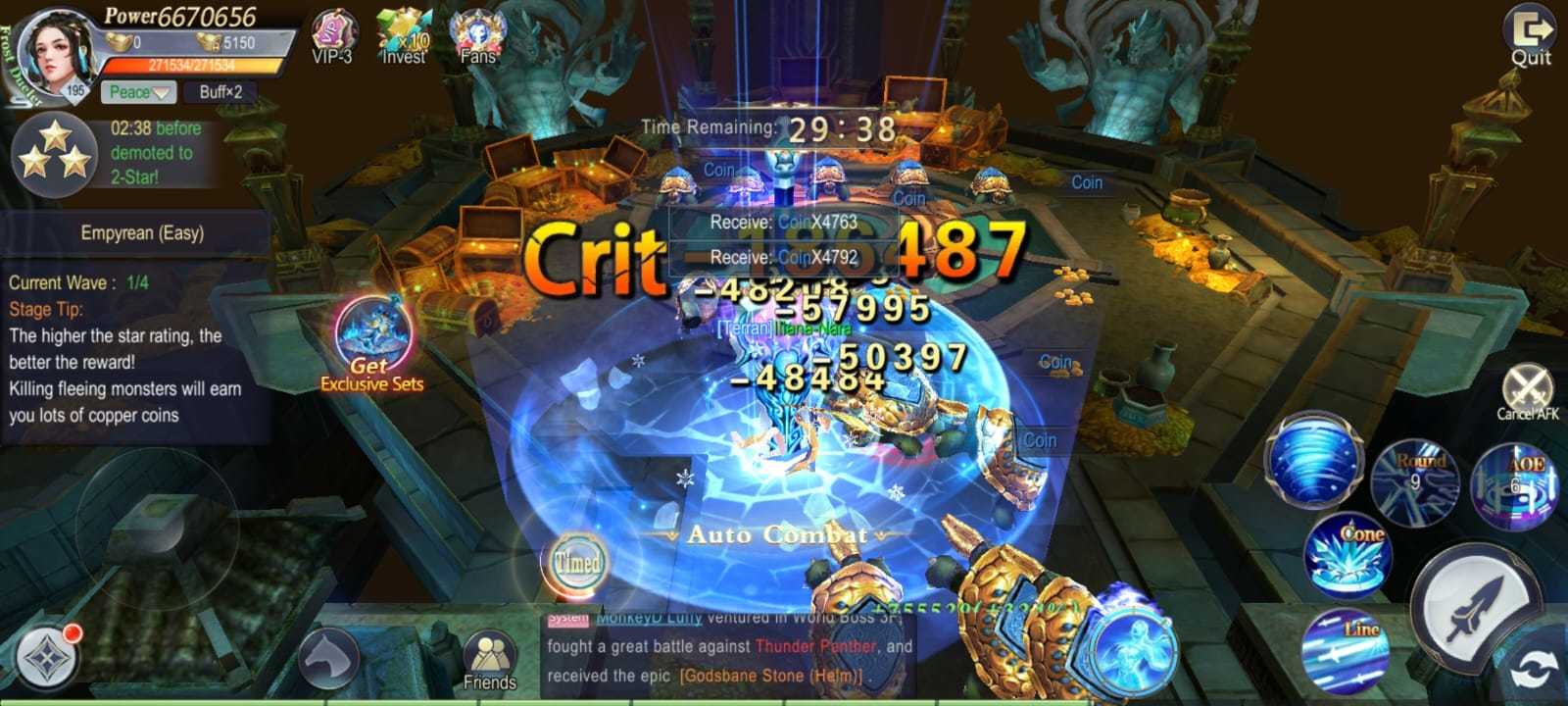Tap the three-star rating emblem
The image size is (1568, 706).
pyautogui.click(x=56, y=152)
